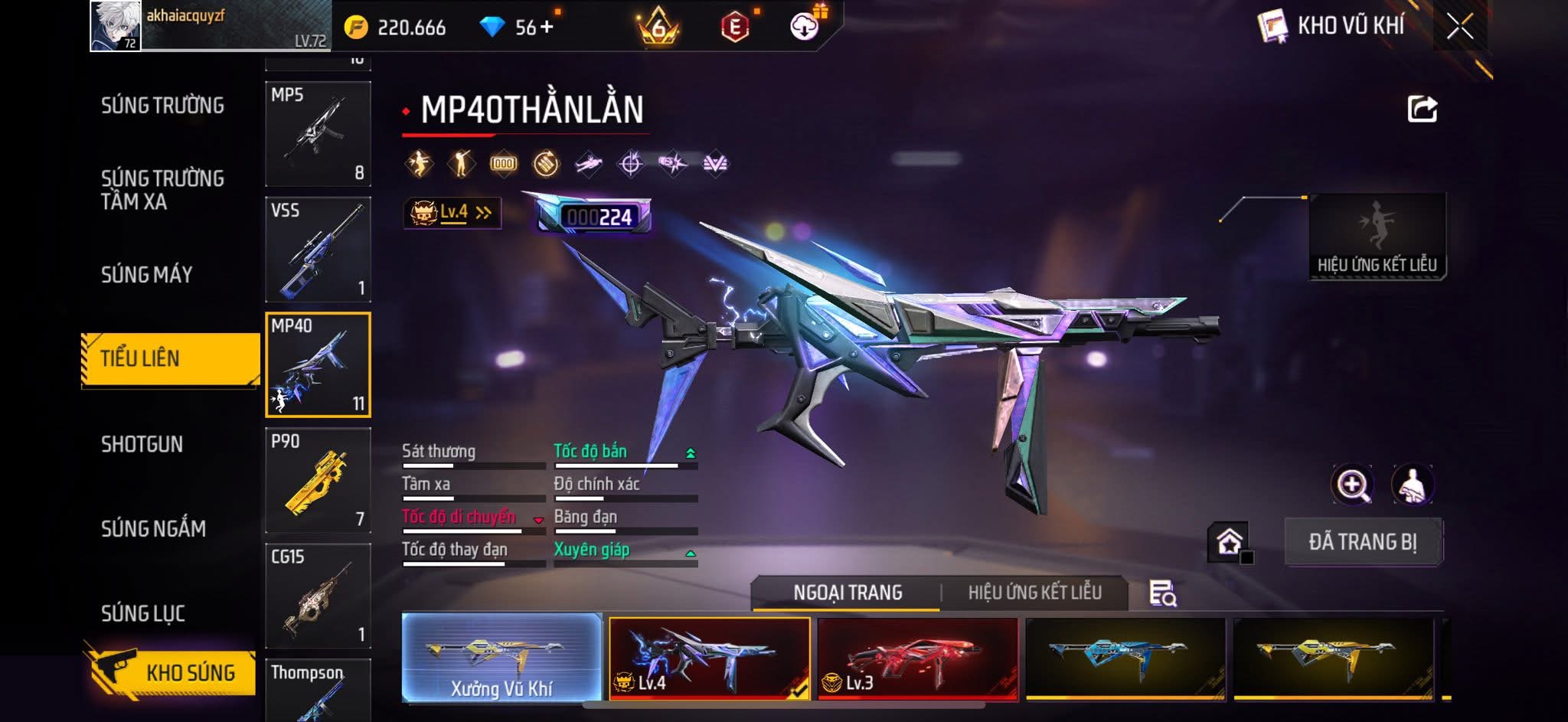This screenshot has height=722, width=1568.
Task: Open the Súng Lục category
Action: tap(143, 613)
